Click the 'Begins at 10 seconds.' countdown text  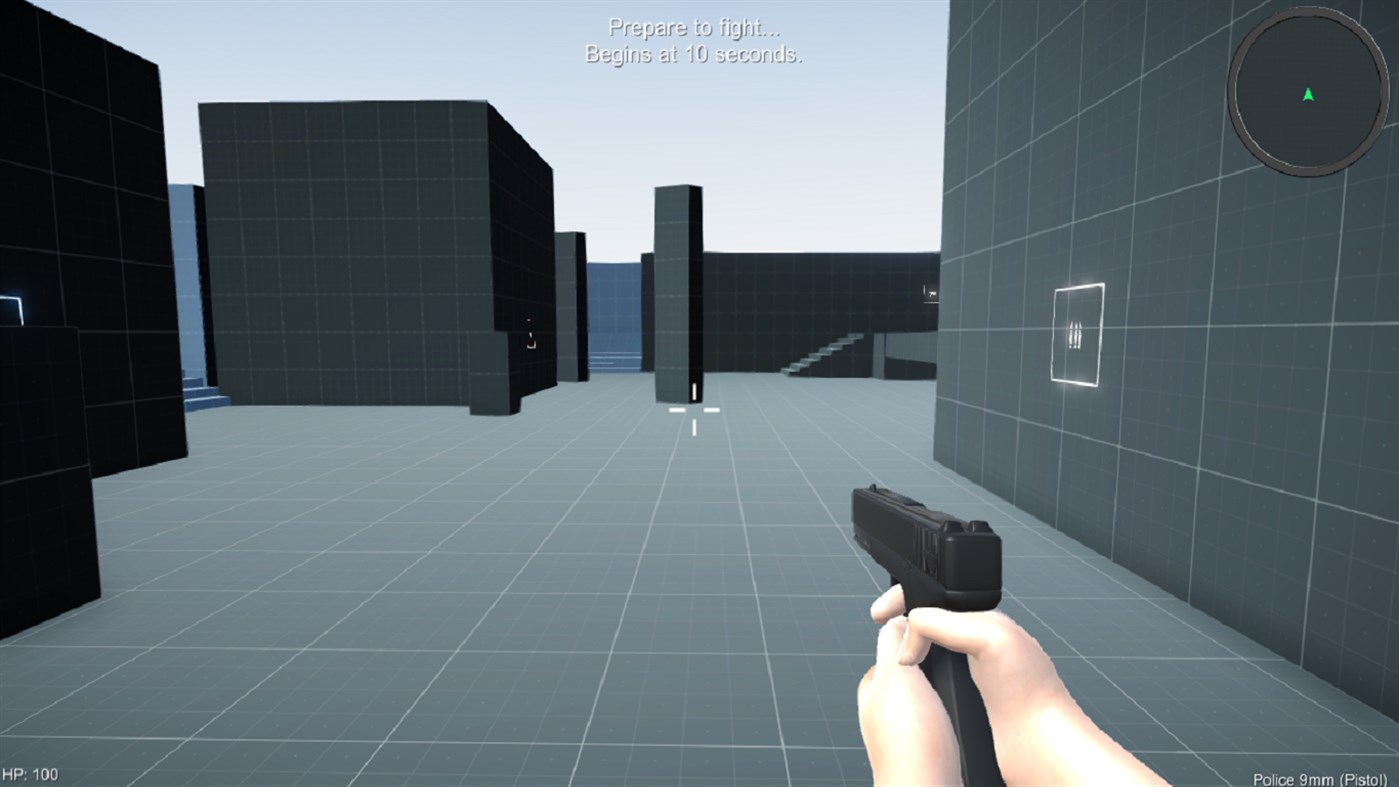(x=693, y=56)
